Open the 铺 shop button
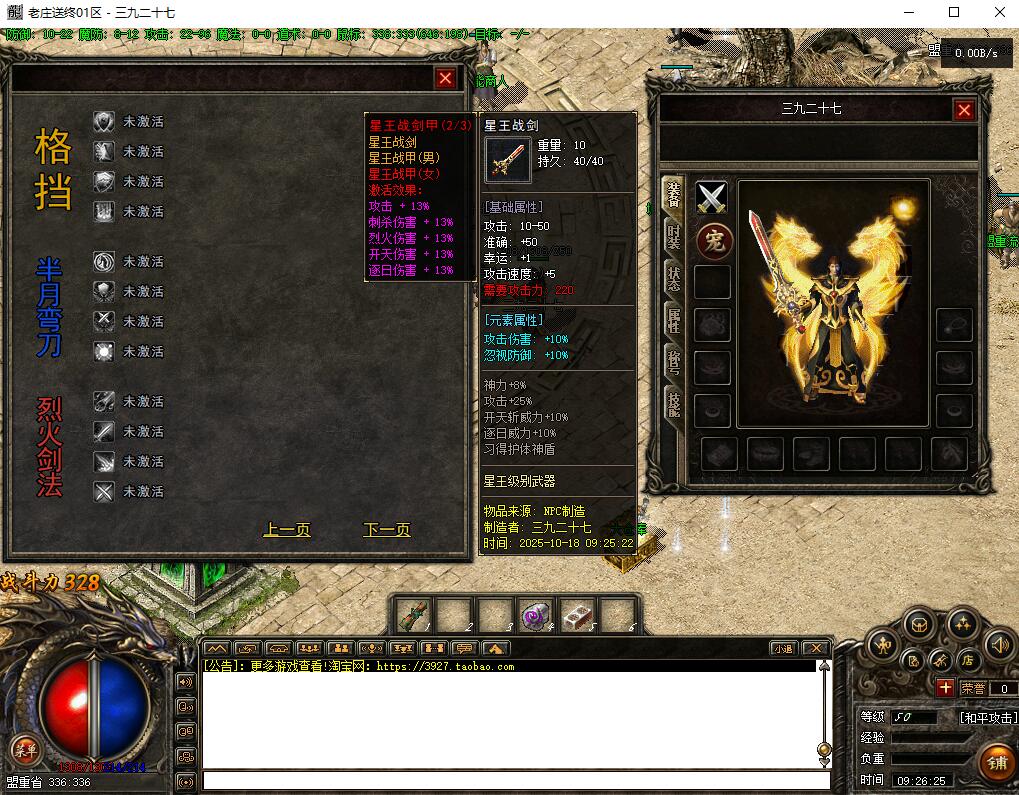Screen dimensions: 1019x795 point(996,763)
